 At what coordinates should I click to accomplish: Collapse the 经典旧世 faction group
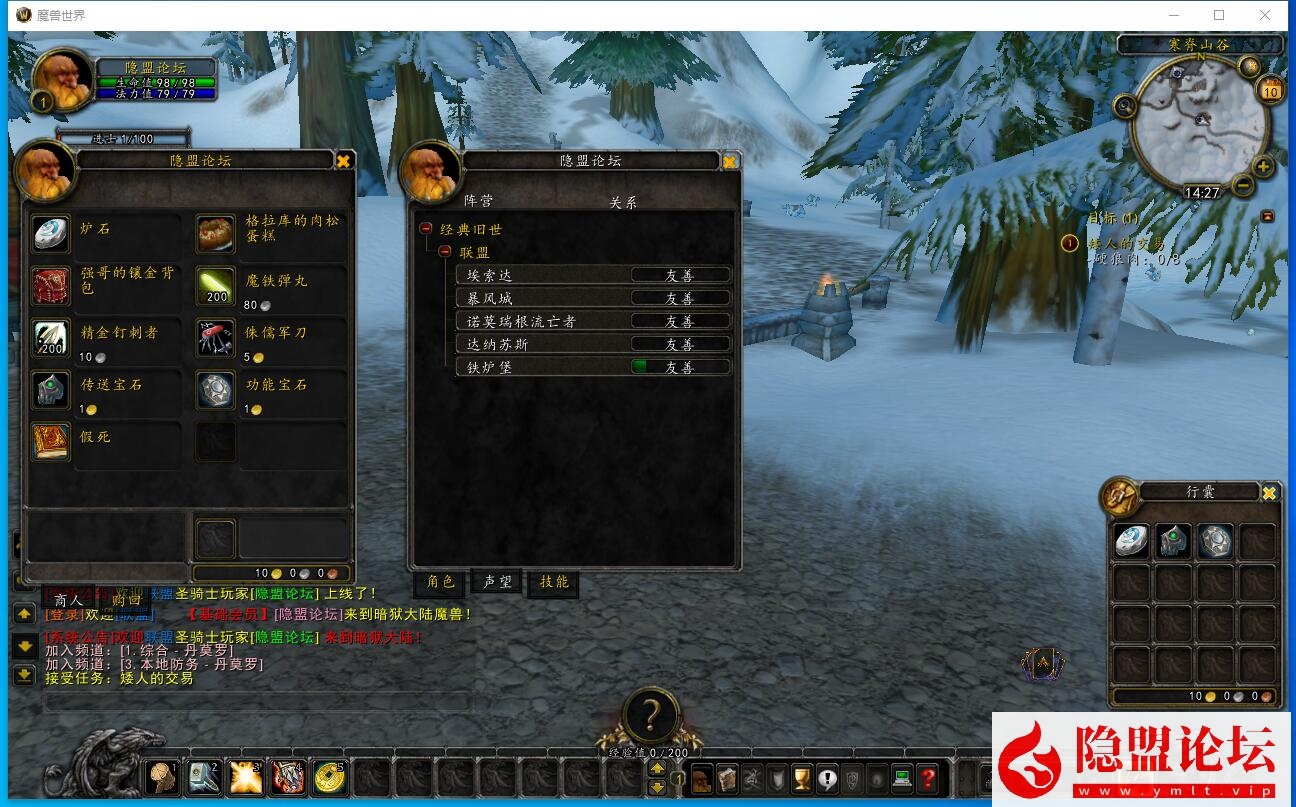coord(425,229)
